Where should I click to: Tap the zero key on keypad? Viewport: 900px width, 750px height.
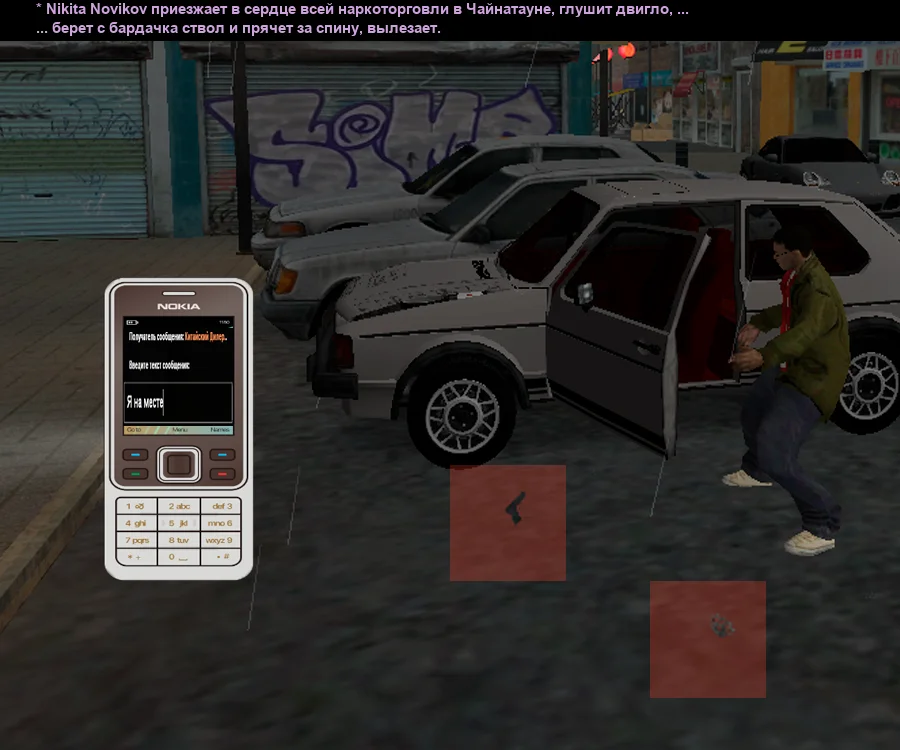(179, 557)
